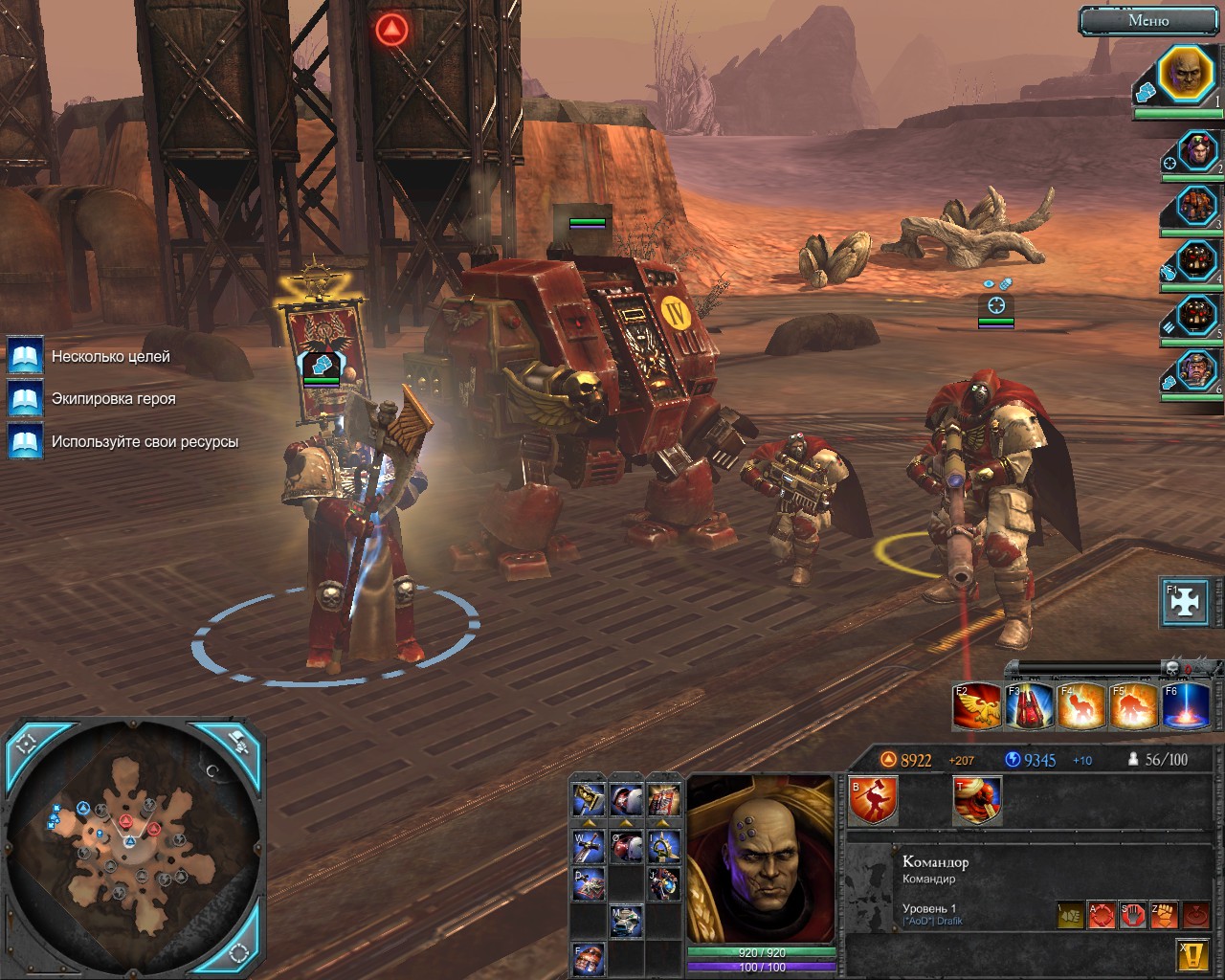Use the B hammer-warrior ability
The height and width of the screenshot is (980, 1225).
[873, 800]
